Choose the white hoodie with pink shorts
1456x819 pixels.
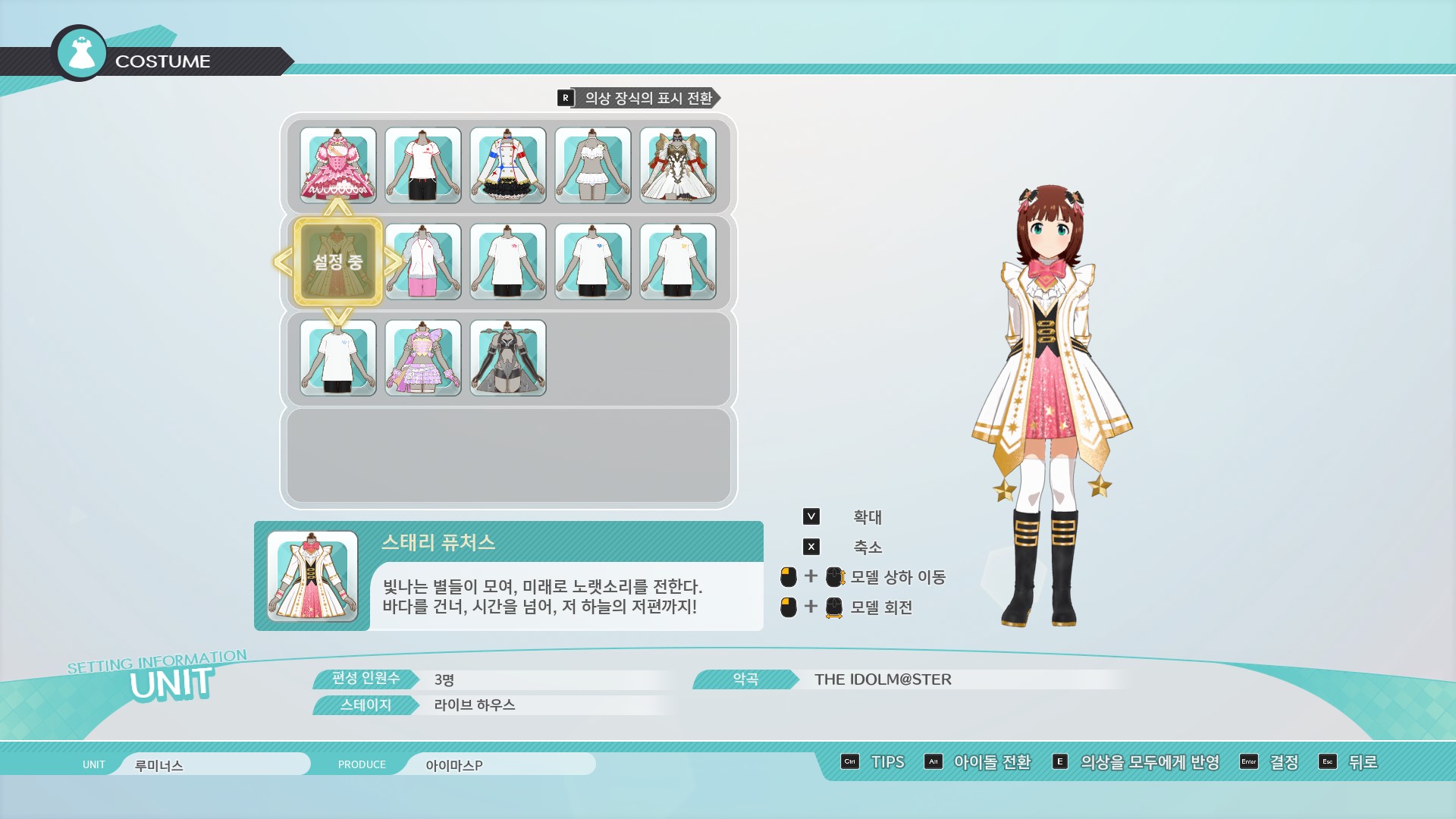423,262
